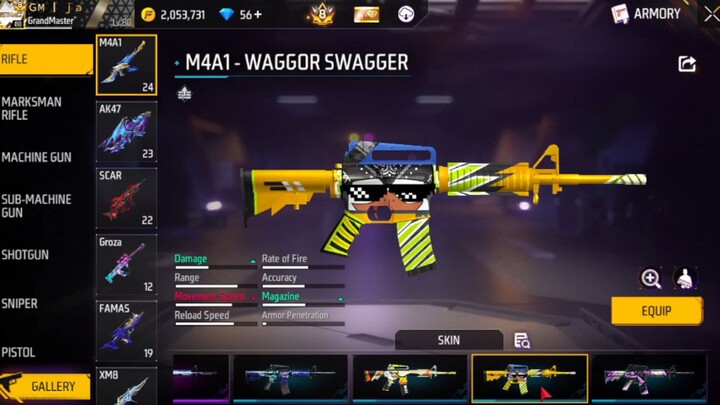Choose the white and orange M4A1 skin thumbnail

click(409, 378)
